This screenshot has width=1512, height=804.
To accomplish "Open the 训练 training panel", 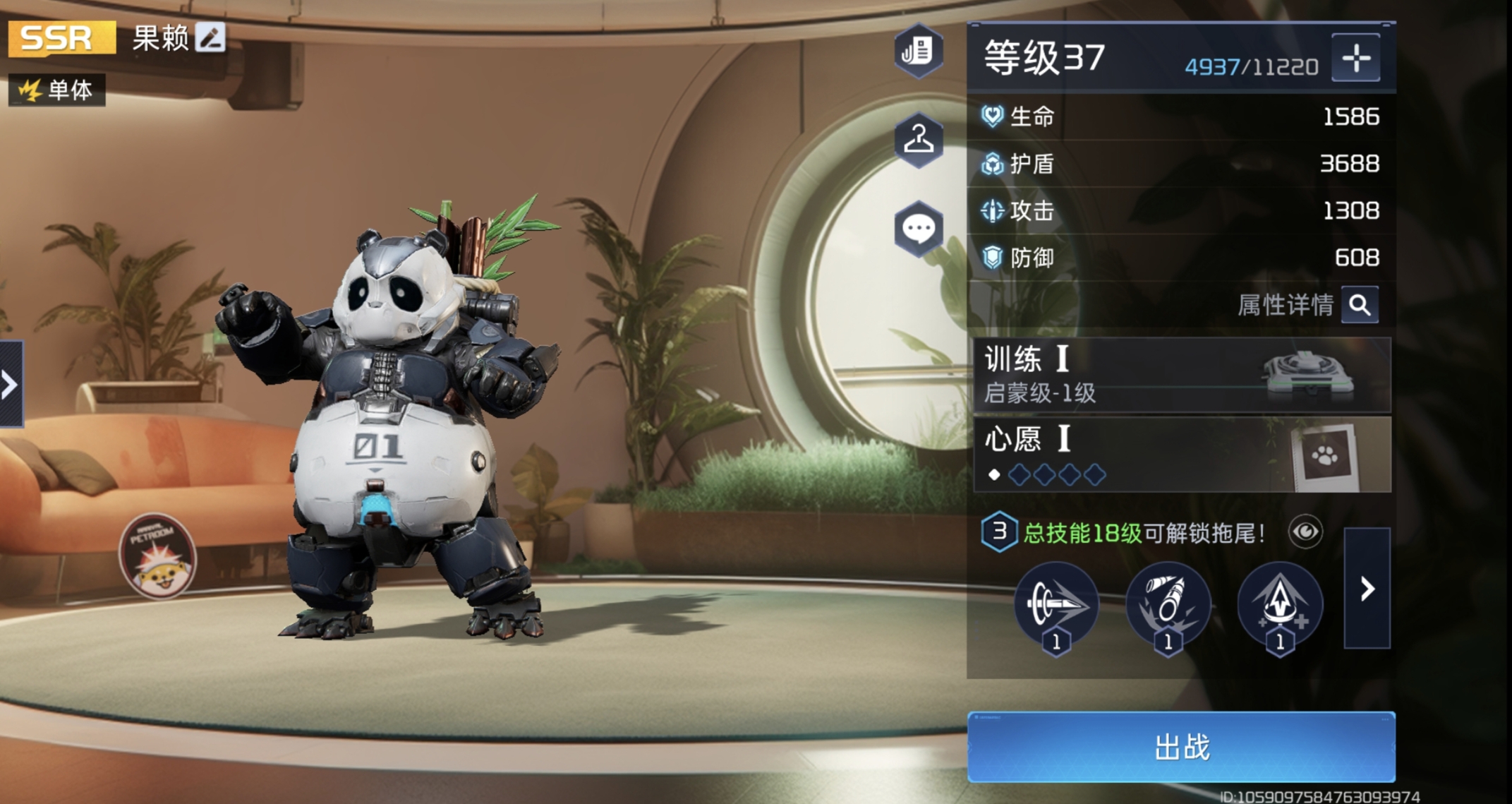I will click(1181, 375).
